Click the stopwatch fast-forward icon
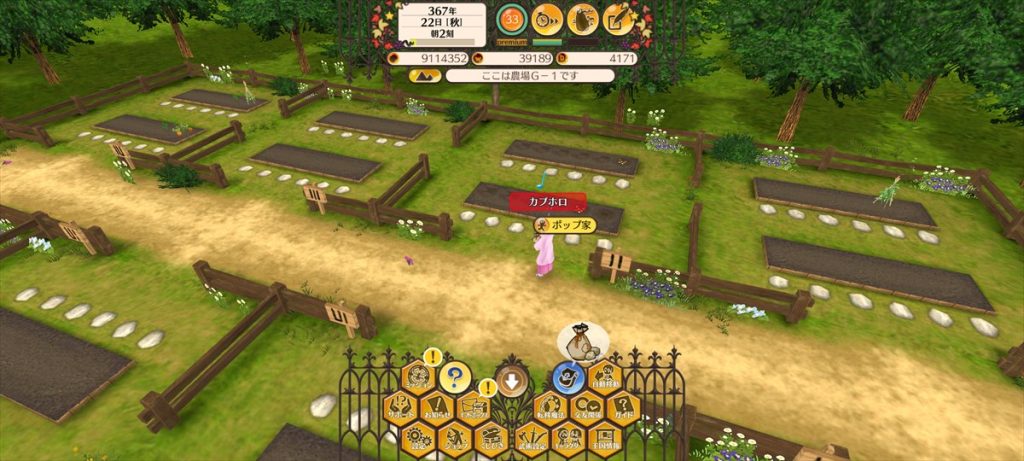 point(547,19)
